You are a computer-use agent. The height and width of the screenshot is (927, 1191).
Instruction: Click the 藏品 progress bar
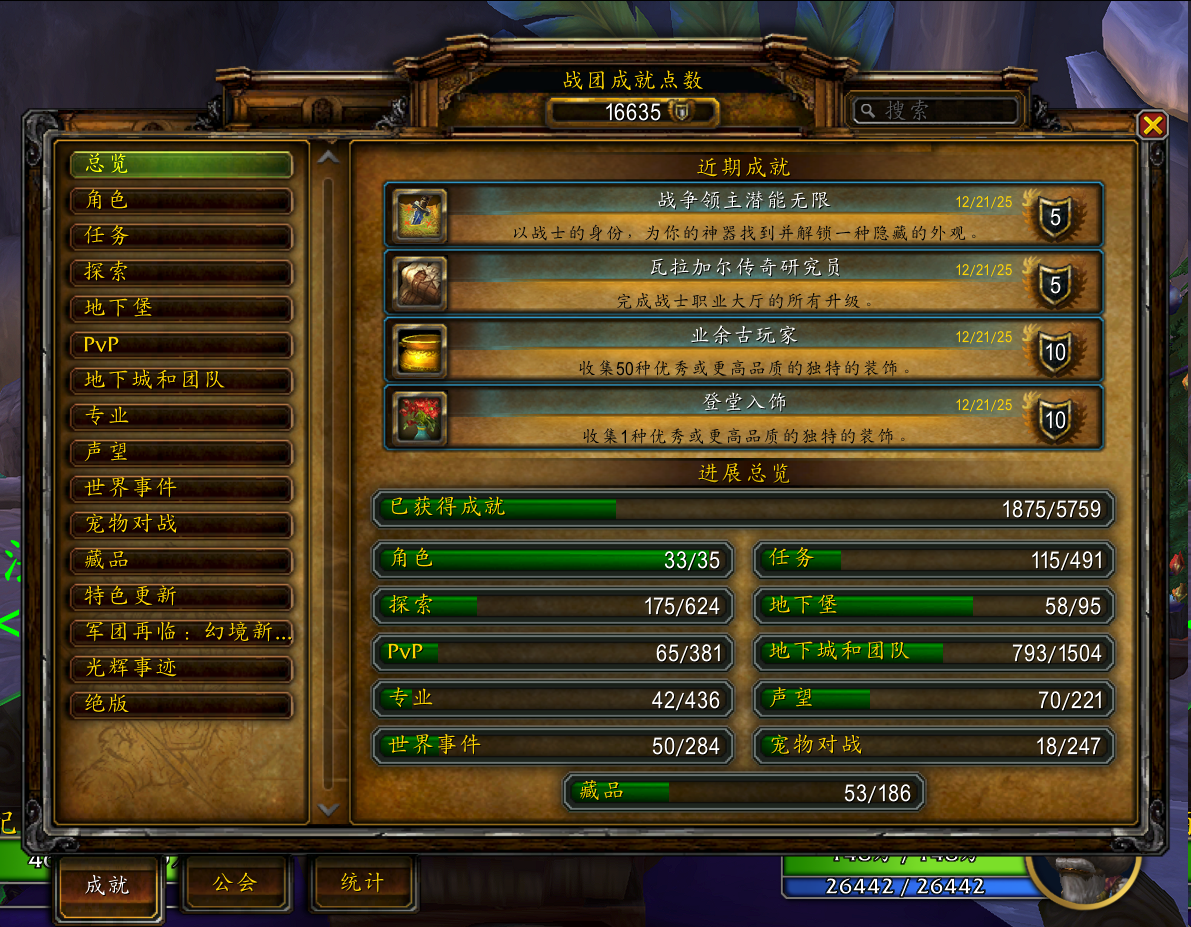coord(744,793)
